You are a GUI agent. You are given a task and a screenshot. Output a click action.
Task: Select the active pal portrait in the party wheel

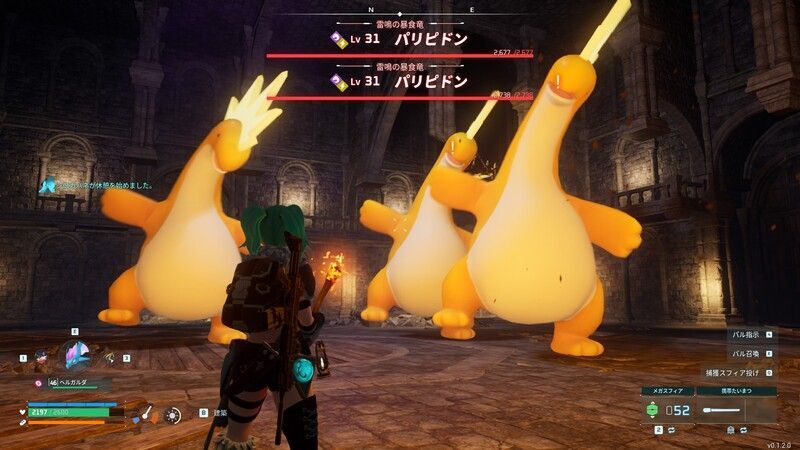click(x=75, y=355)
